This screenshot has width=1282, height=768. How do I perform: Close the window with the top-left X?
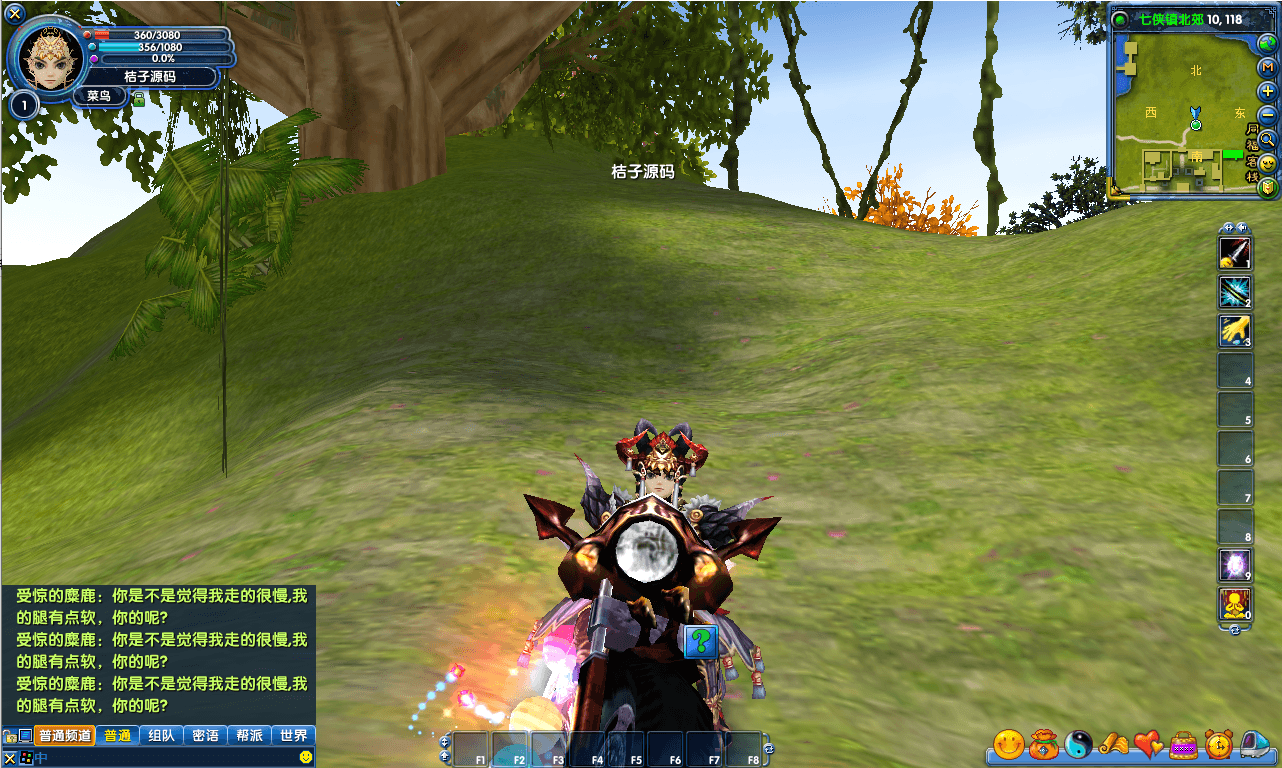(x=14, y=13)
